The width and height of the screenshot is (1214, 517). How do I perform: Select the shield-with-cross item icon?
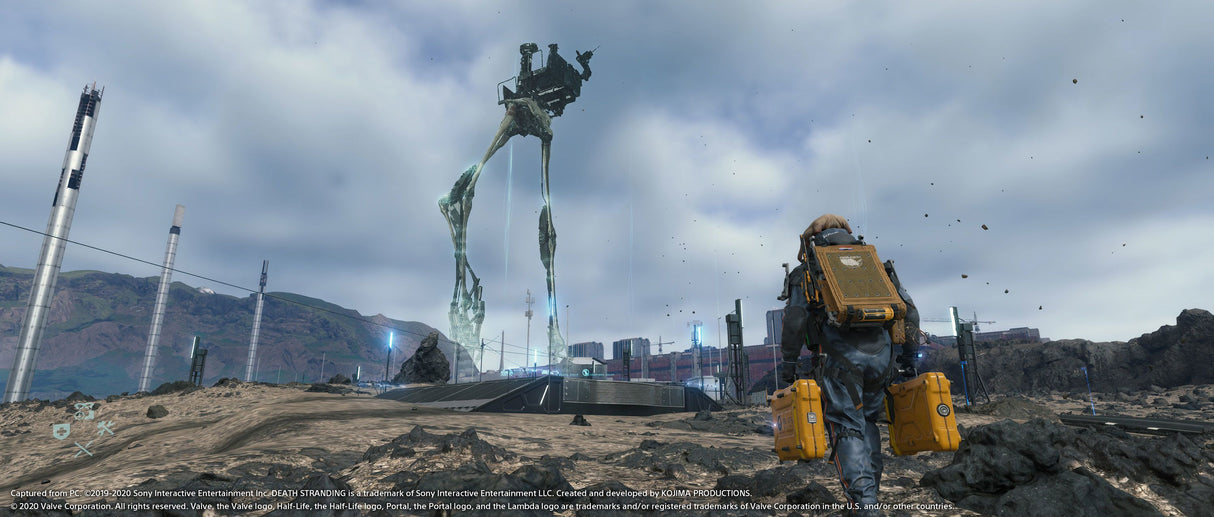61,431
